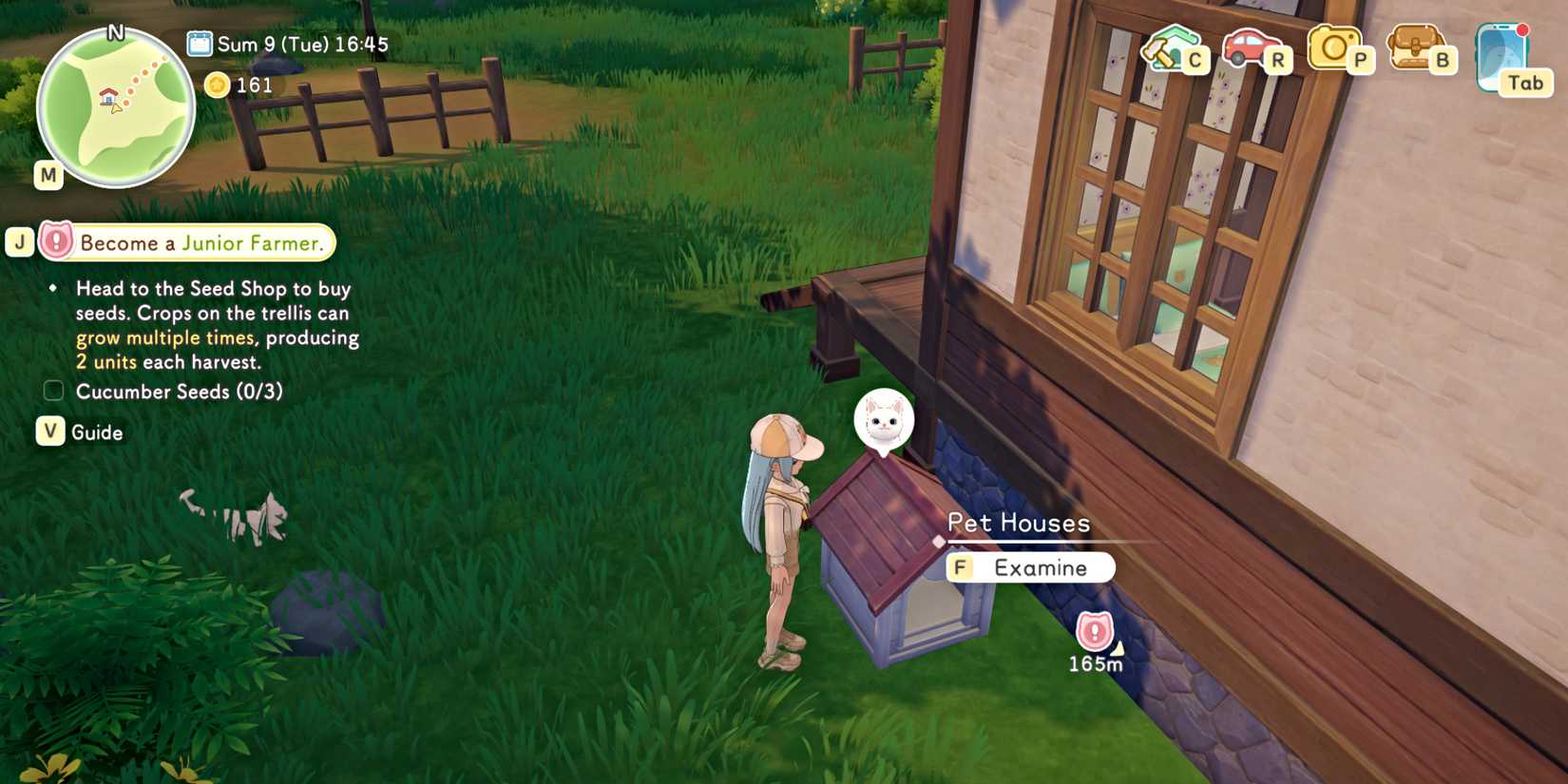The image size is (1568, 784).
Task: Check the Cucumber Seeds checkbox
Action: (52, 390)
